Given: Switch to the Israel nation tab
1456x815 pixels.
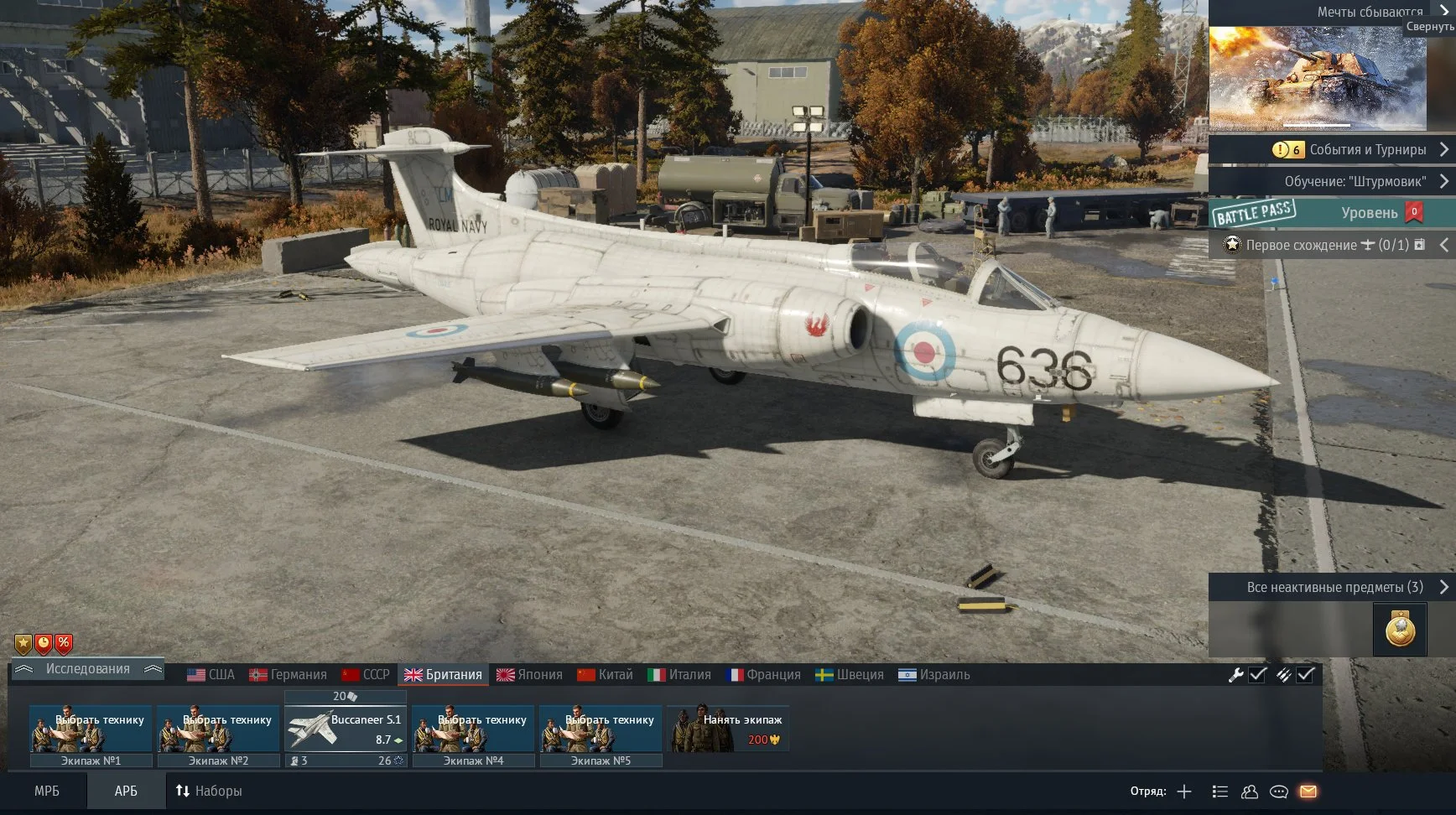Looking at the screenshot, I should click(933, 675).
